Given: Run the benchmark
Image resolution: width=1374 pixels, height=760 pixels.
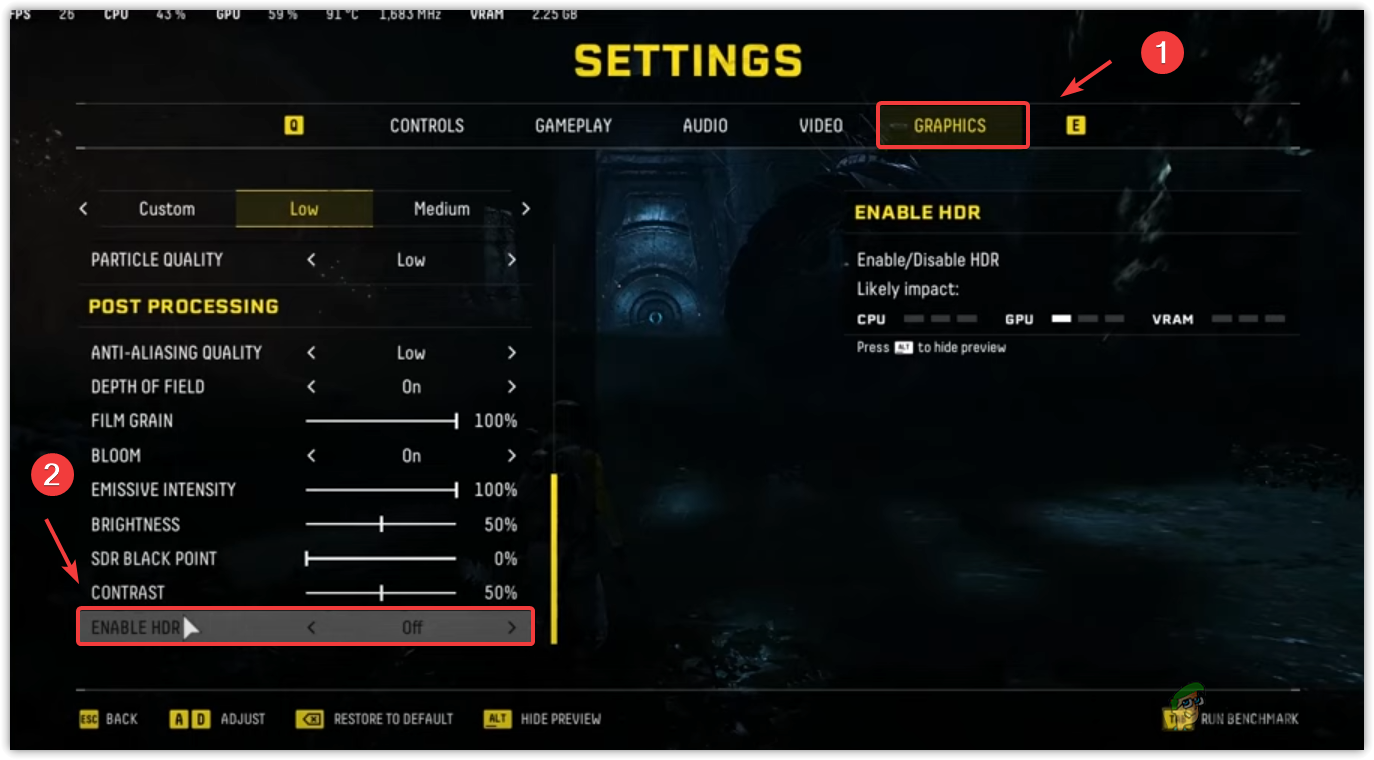Looking at the screenshot, I should click(1249, 719).
